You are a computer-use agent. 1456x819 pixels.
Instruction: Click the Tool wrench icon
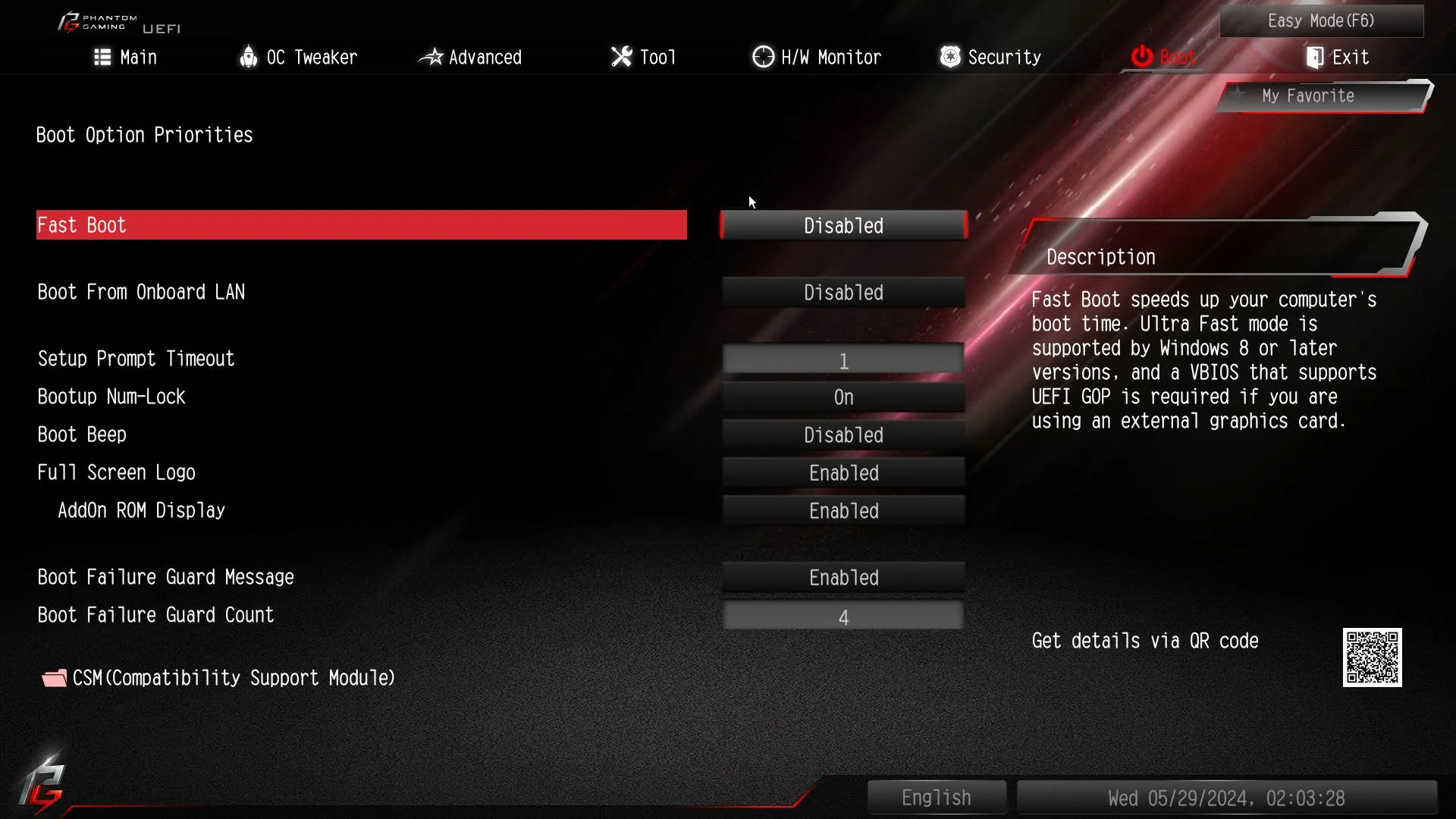point(620,56)
